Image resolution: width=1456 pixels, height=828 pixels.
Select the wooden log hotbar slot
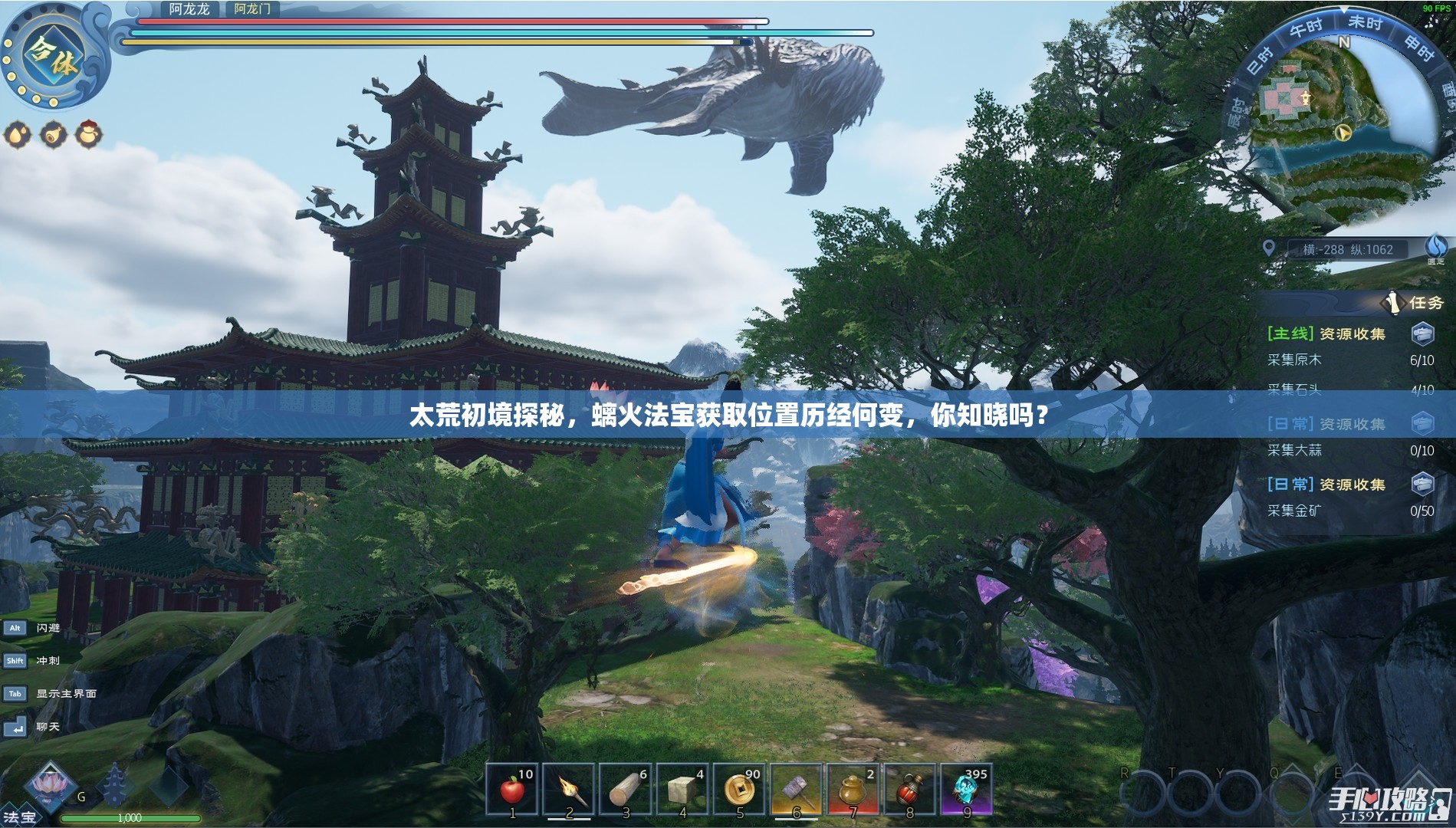point(626,790)
